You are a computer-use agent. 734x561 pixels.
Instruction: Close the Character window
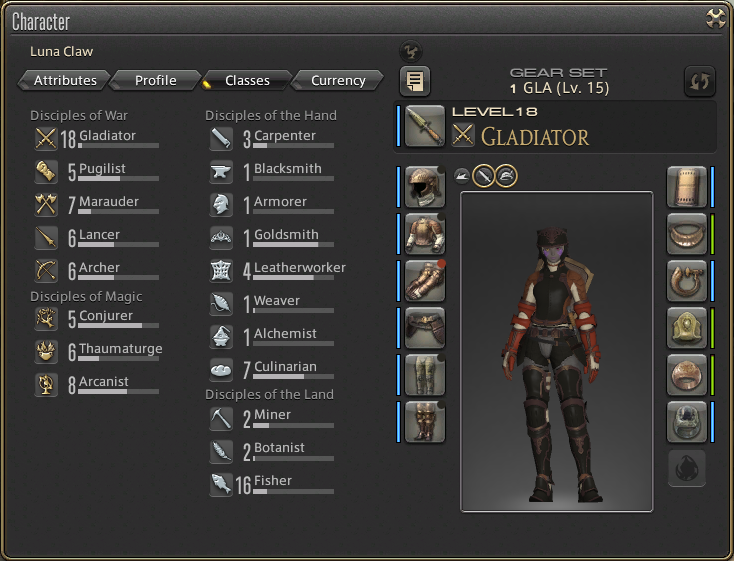point(715,18)
